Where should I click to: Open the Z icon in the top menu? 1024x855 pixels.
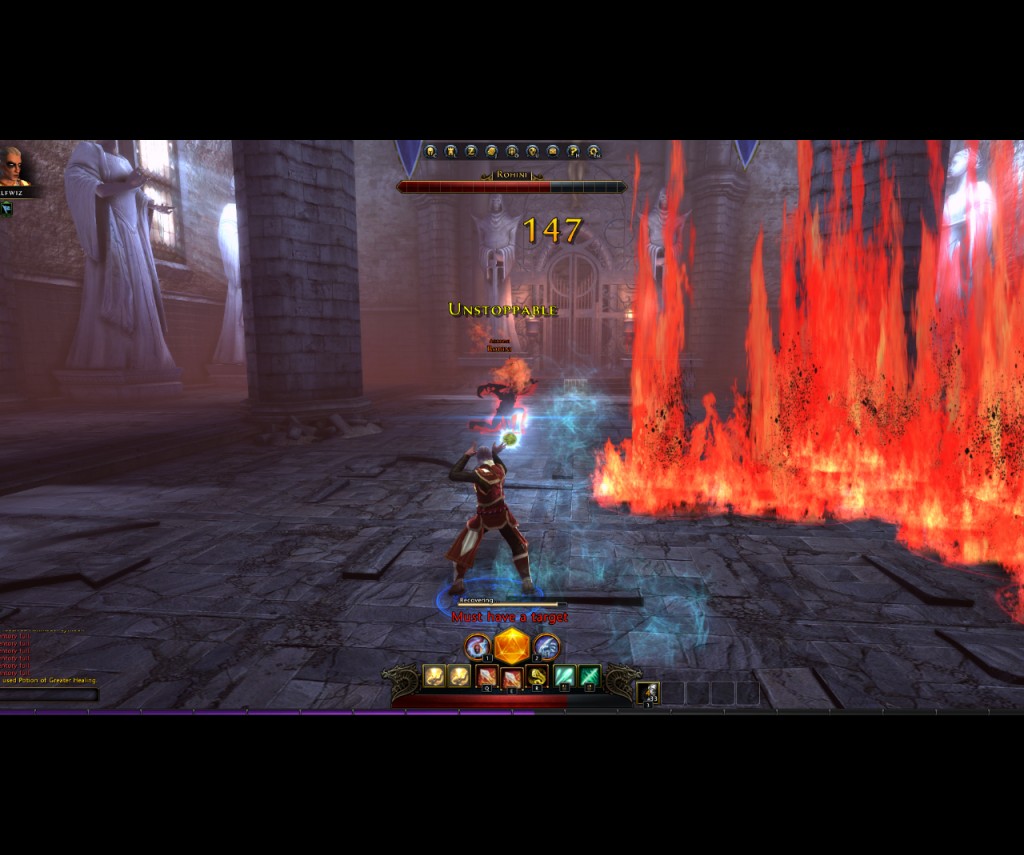click(471, 152)
